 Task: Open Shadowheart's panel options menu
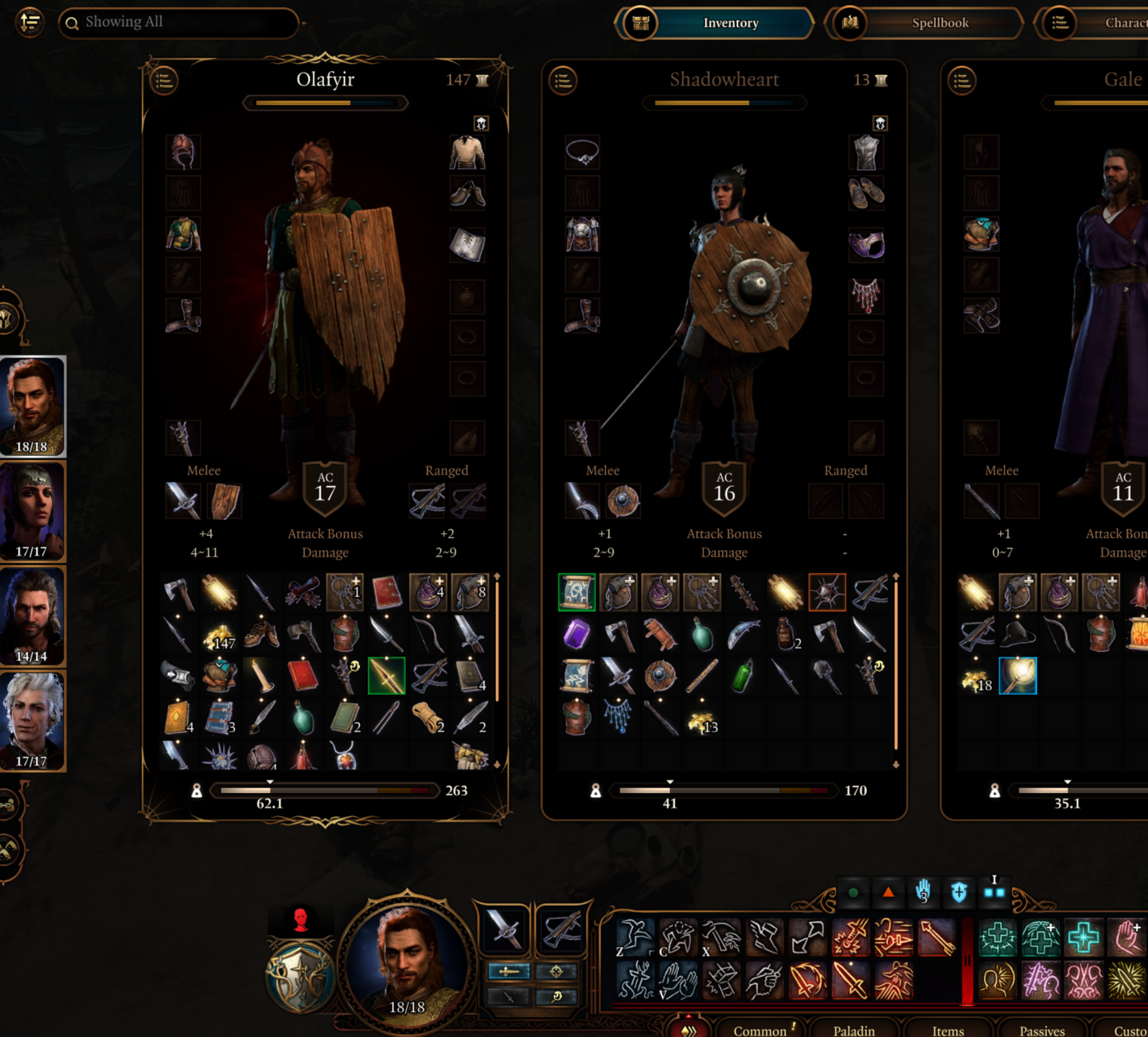[x=563, y=80]
